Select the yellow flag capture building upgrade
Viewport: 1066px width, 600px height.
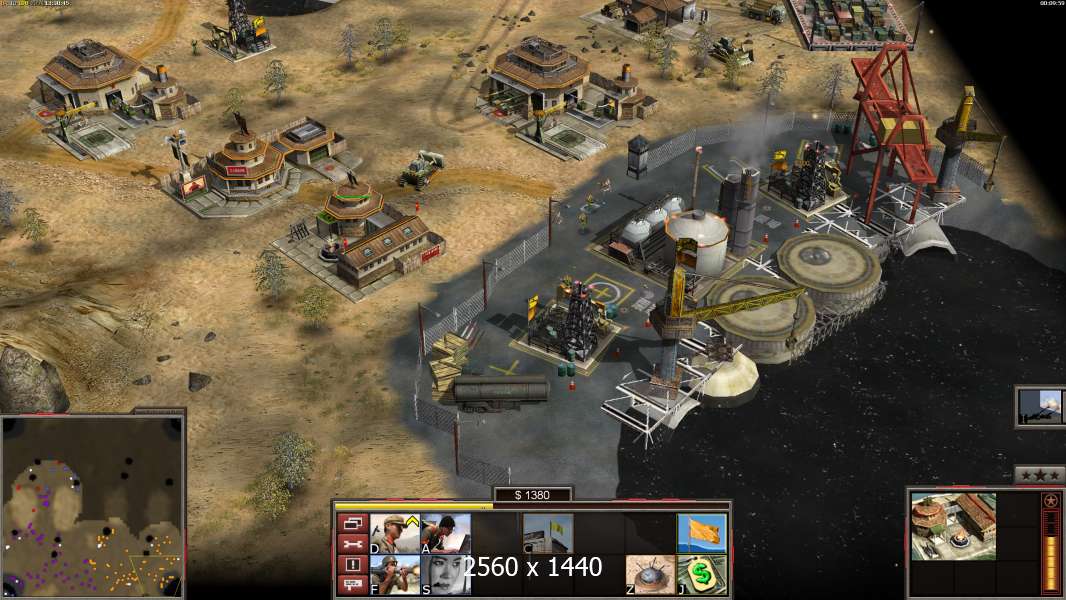click(548, 533)
